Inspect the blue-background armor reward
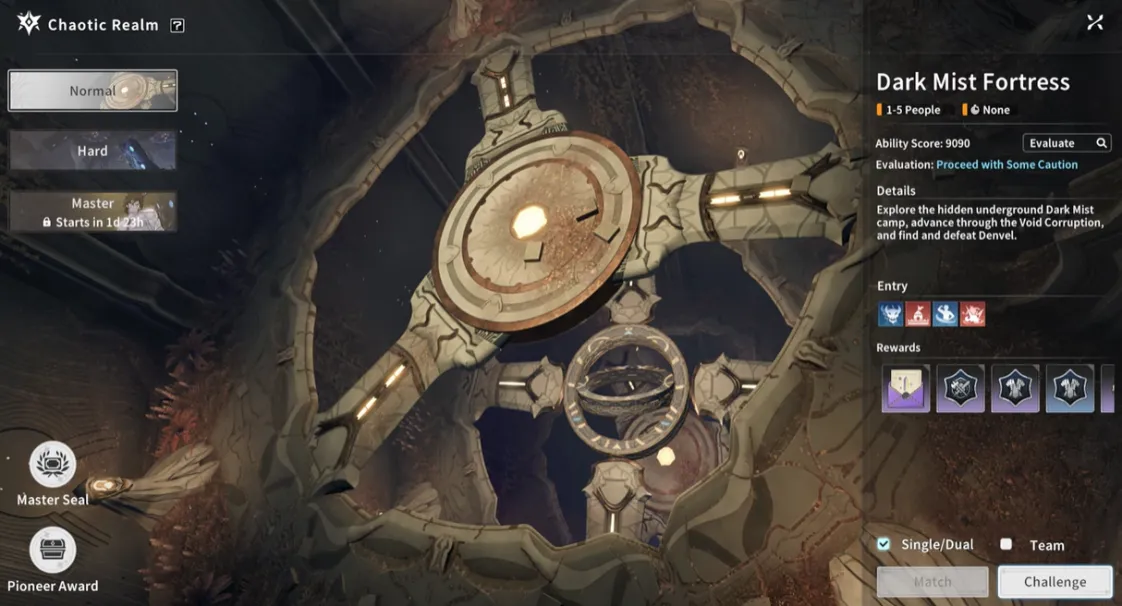Viewport: 1122px width, 606px height. pos(1069,389)
